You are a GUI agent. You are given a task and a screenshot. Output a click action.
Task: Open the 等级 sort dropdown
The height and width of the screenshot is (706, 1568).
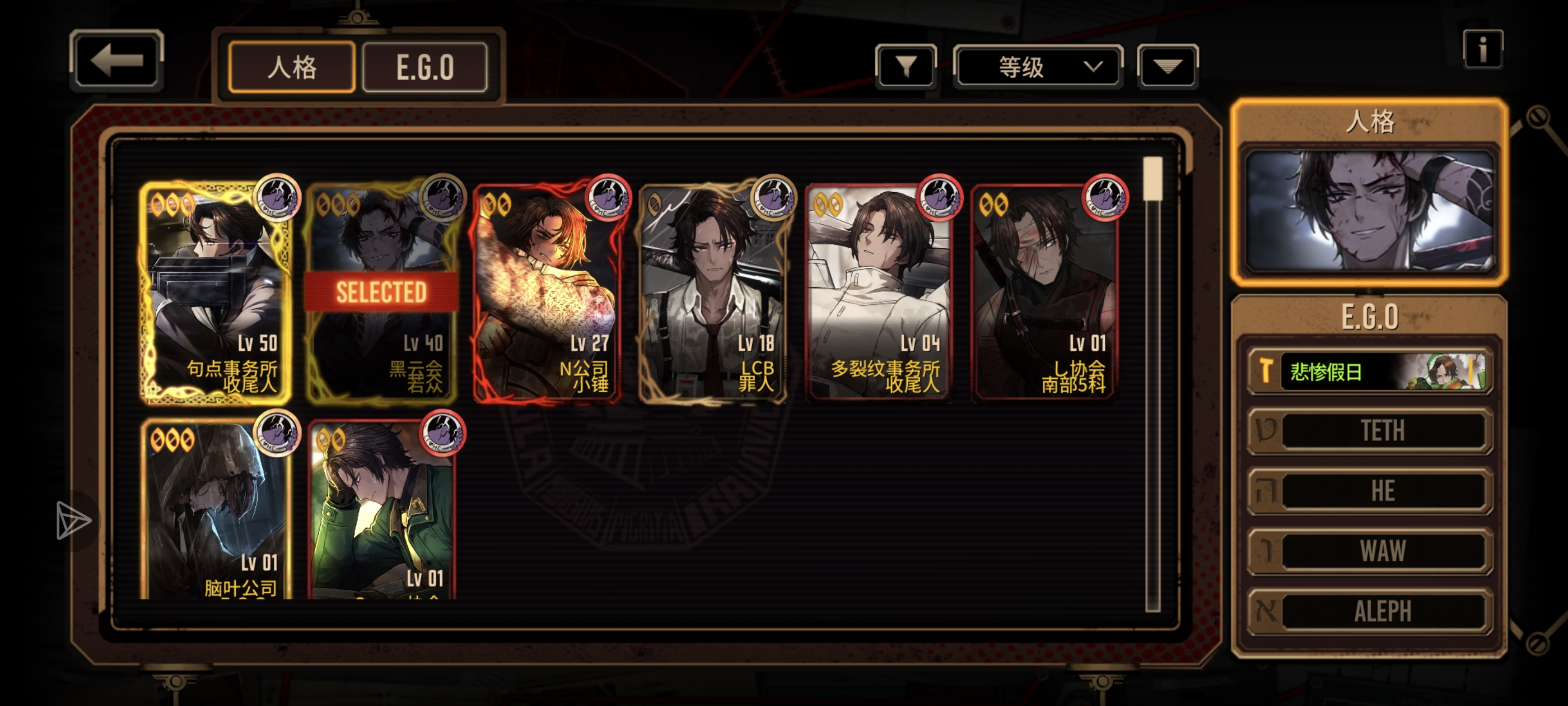coord(1038,66)
